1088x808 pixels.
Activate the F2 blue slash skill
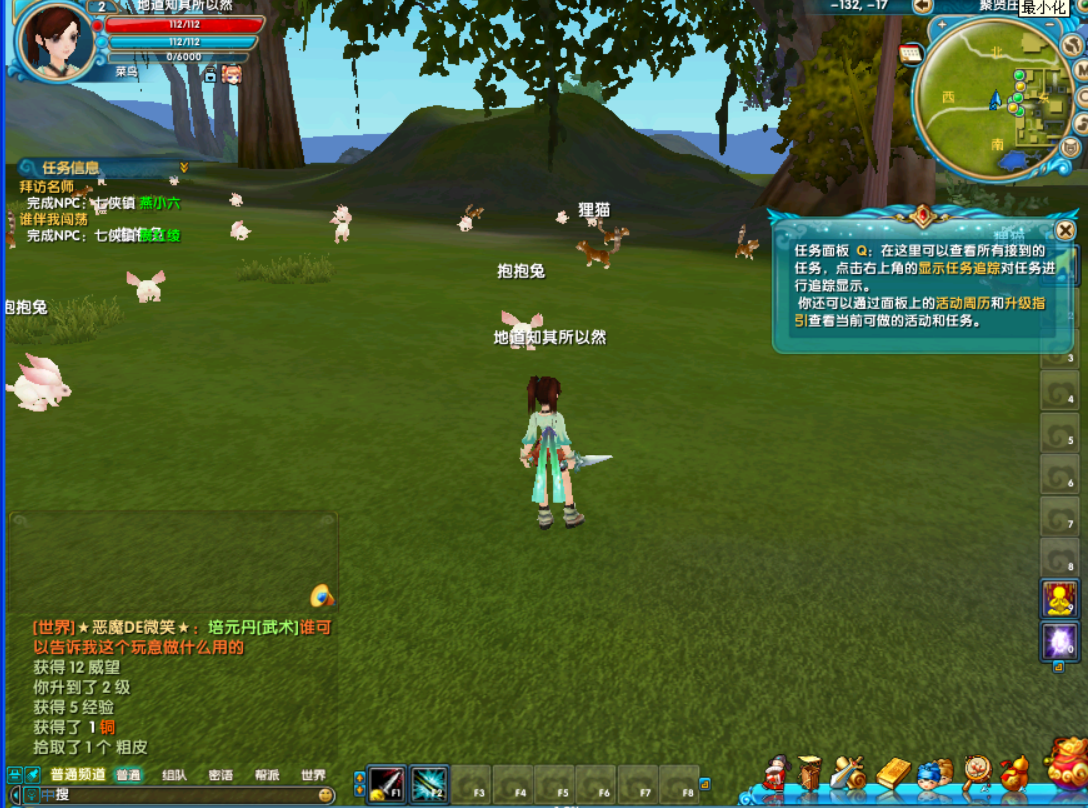[x=428, y=784]
